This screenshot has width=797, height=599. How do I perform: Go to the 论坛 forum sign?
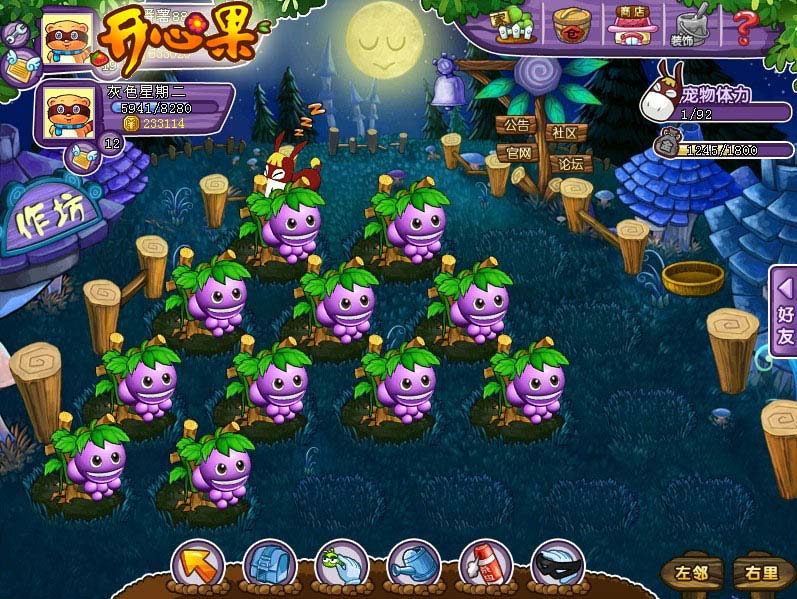click(x=570, y=163)
